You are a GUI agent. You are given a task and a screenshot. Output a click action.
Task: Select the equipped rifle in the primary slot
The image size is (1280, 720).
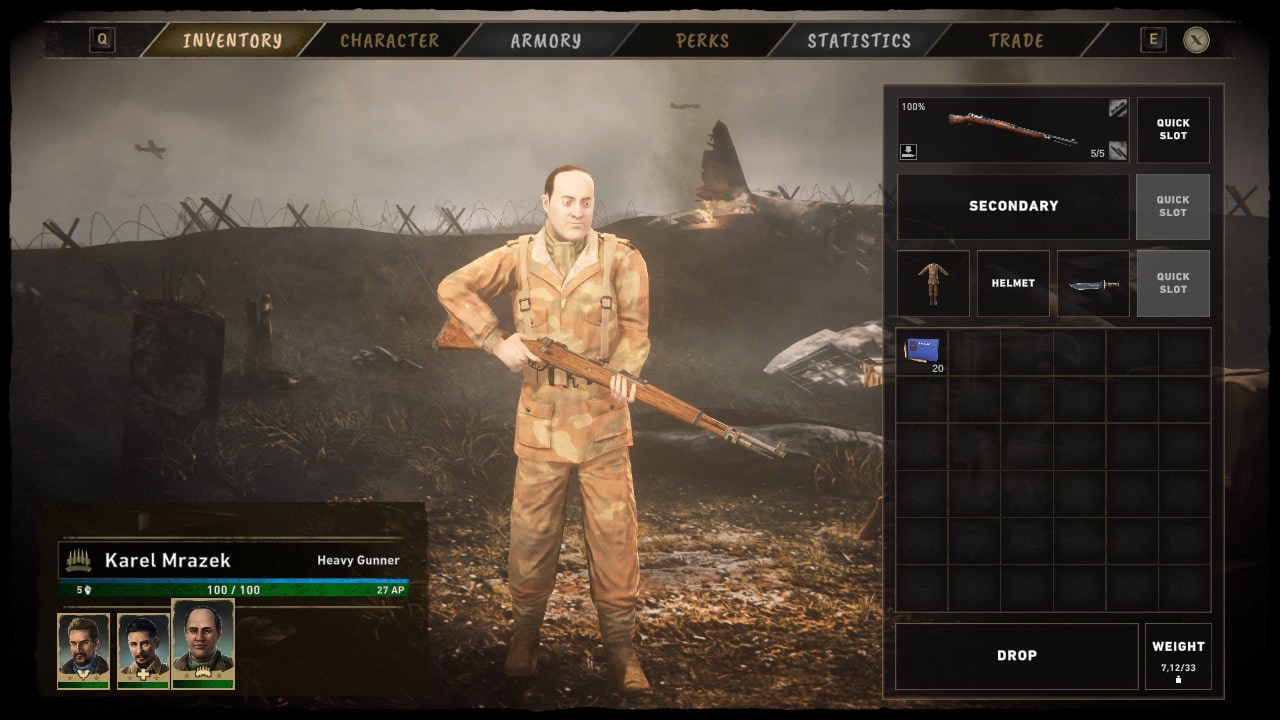tap(1012, 129)
